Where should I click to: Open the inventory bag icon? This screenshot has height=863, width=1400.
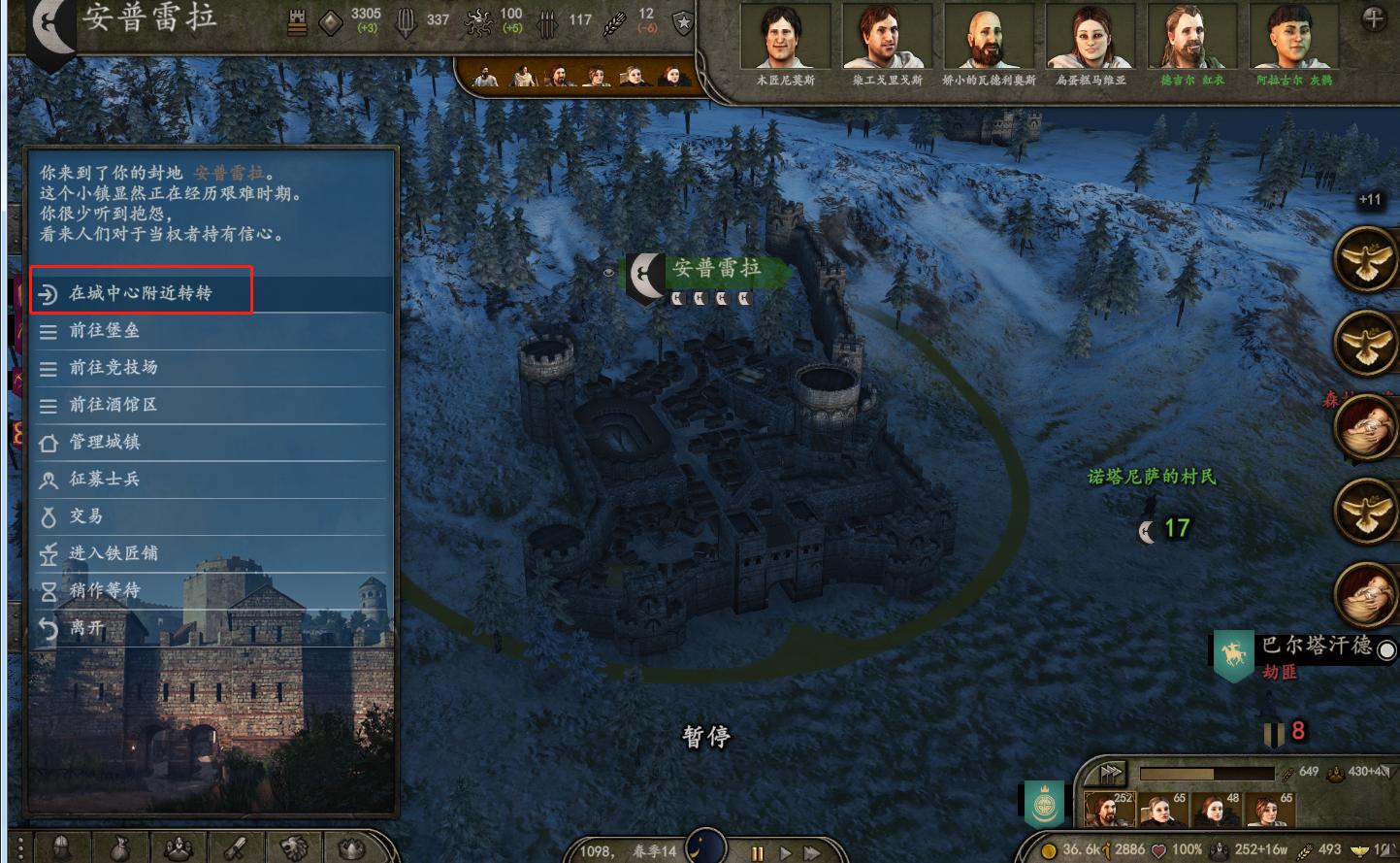(119, 847)
